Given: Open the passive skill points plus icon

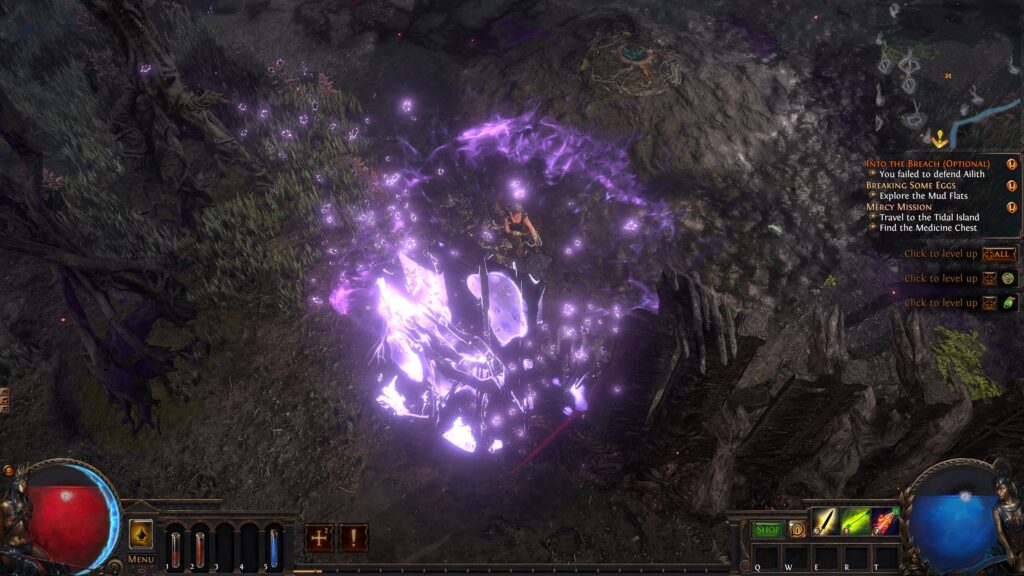Looking at the screenshot, I should [319, 537].
